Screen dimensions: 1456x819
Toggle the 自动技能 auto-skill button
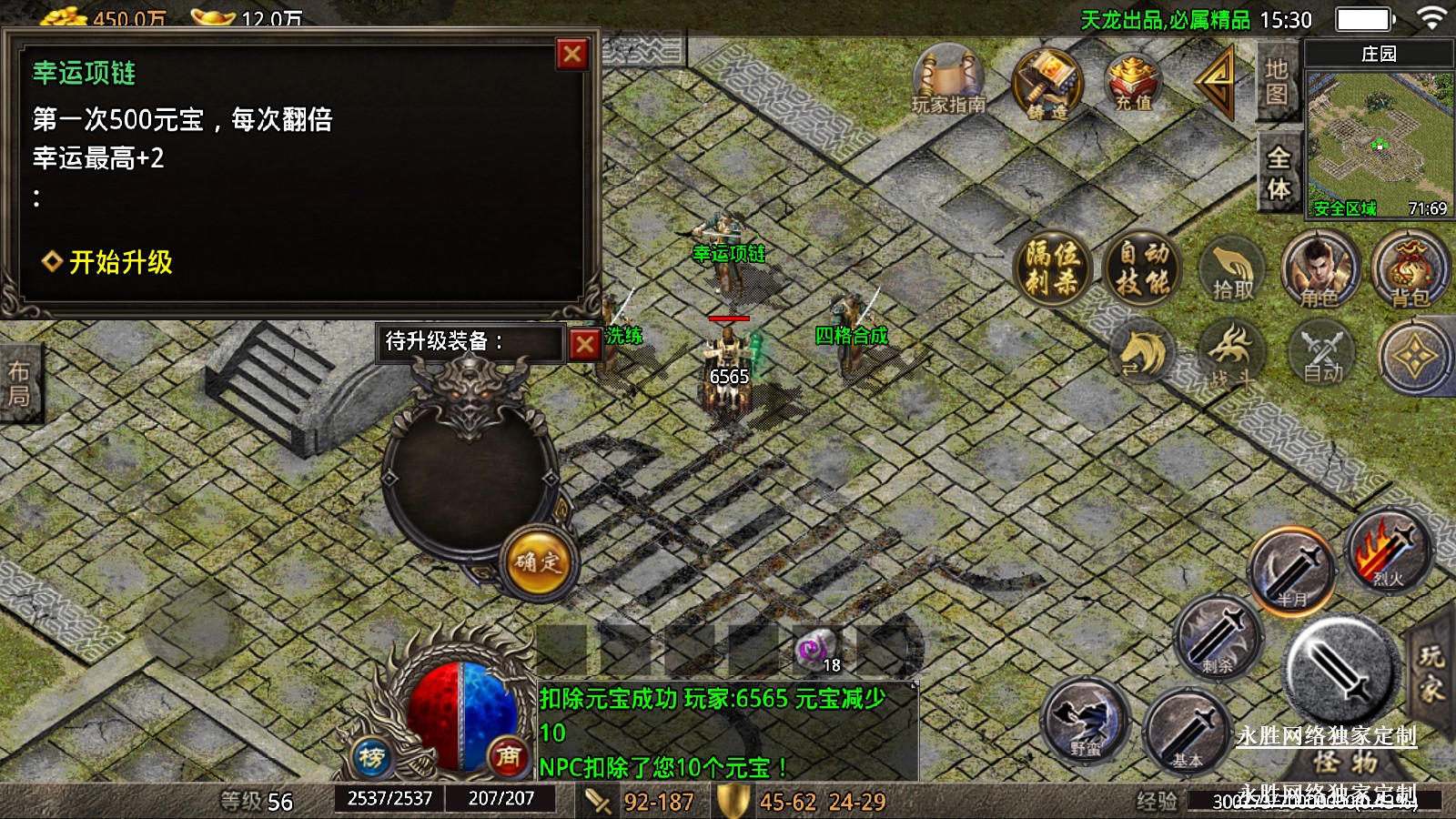click(1143, 268)
